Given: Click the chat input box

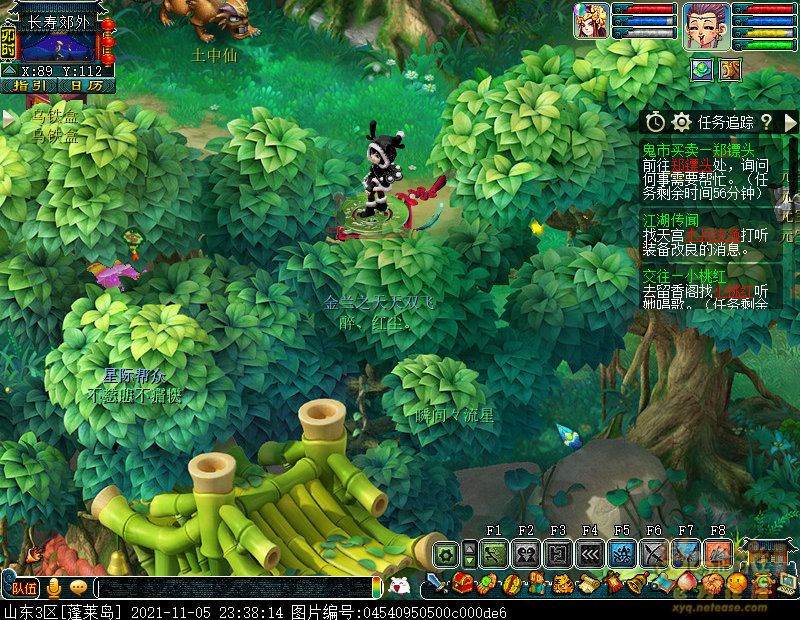Looking at the screenshot, I should pos(235,588).
